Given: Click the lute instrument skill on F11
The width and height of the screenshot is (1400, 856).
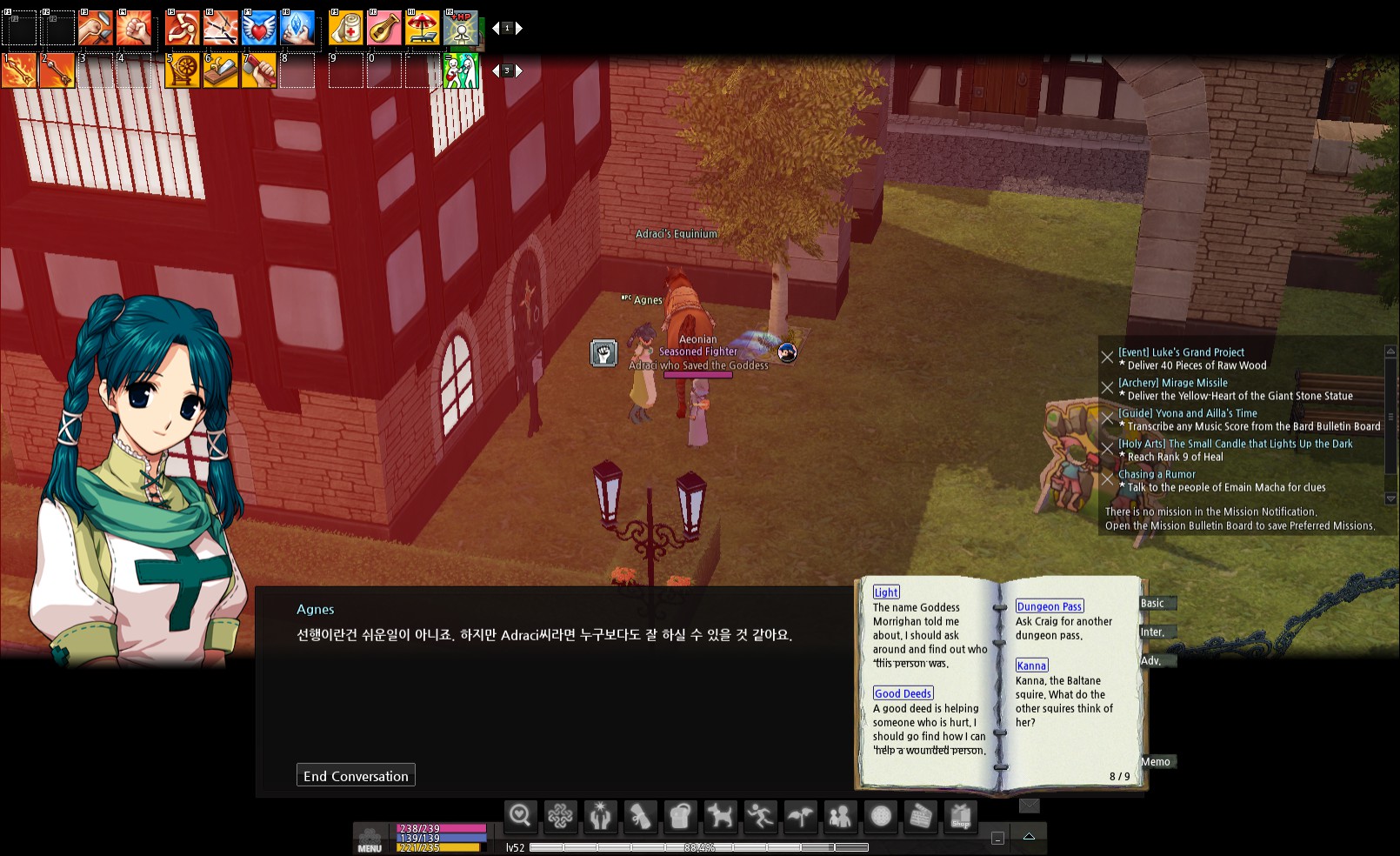Looking at the screenshot, I should (x=385, y=28).
